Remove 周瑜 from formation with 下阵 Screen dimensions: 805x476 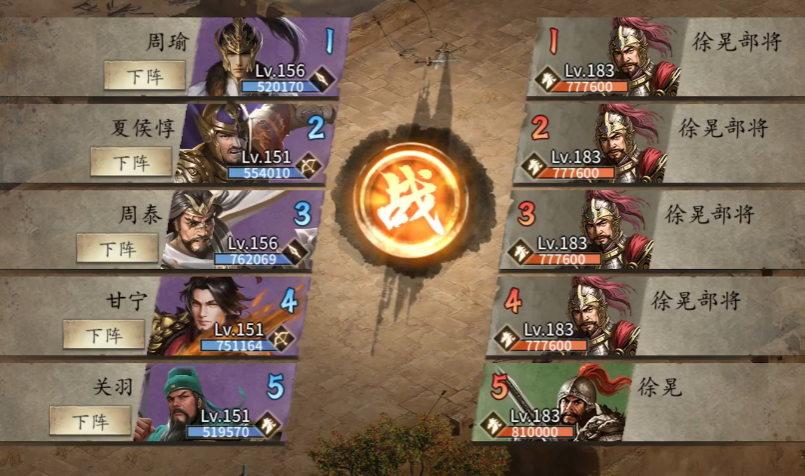click(145, 75)
